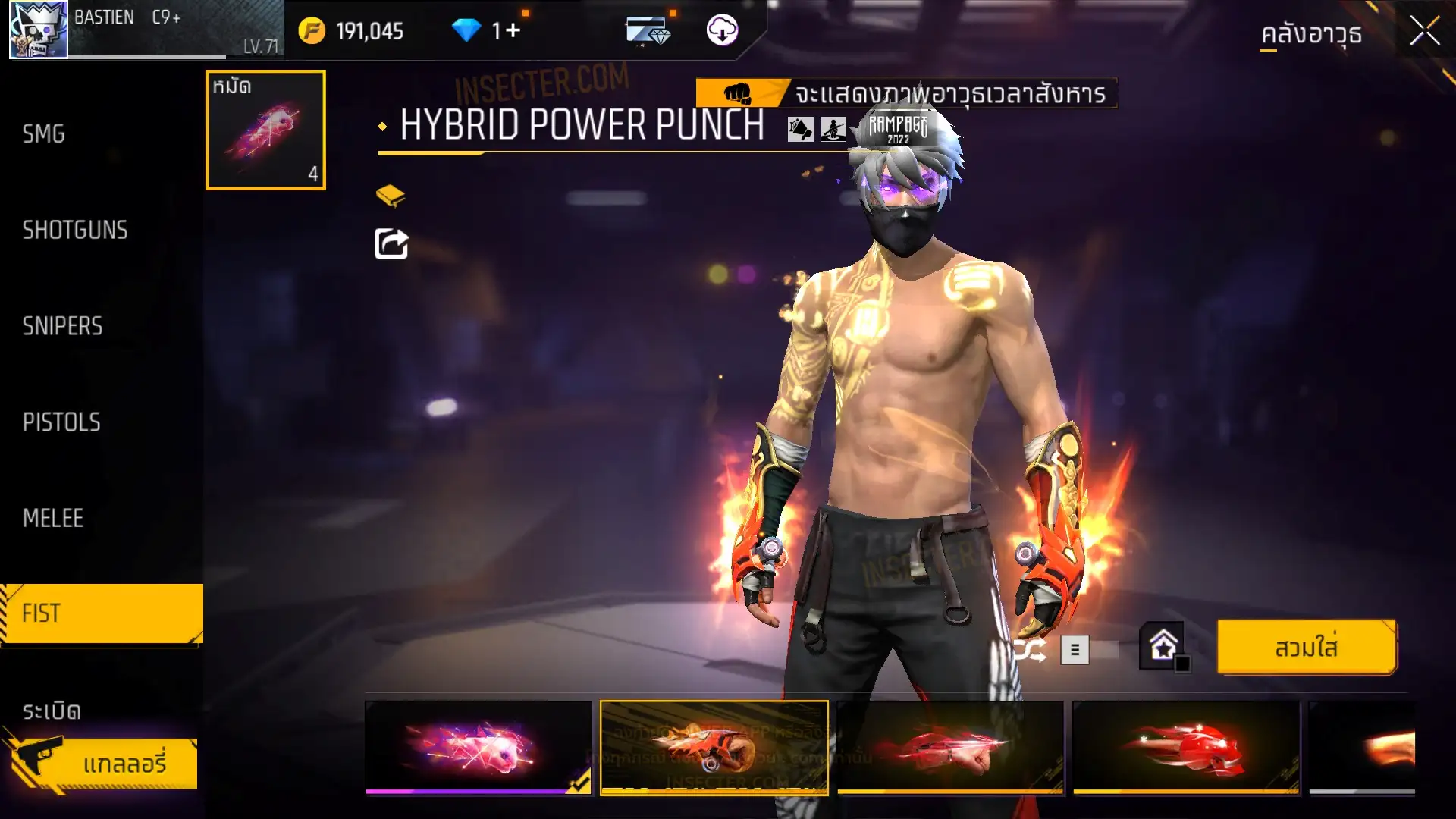
Task: Select the SNIPERS category
Action: coord(62,326)
